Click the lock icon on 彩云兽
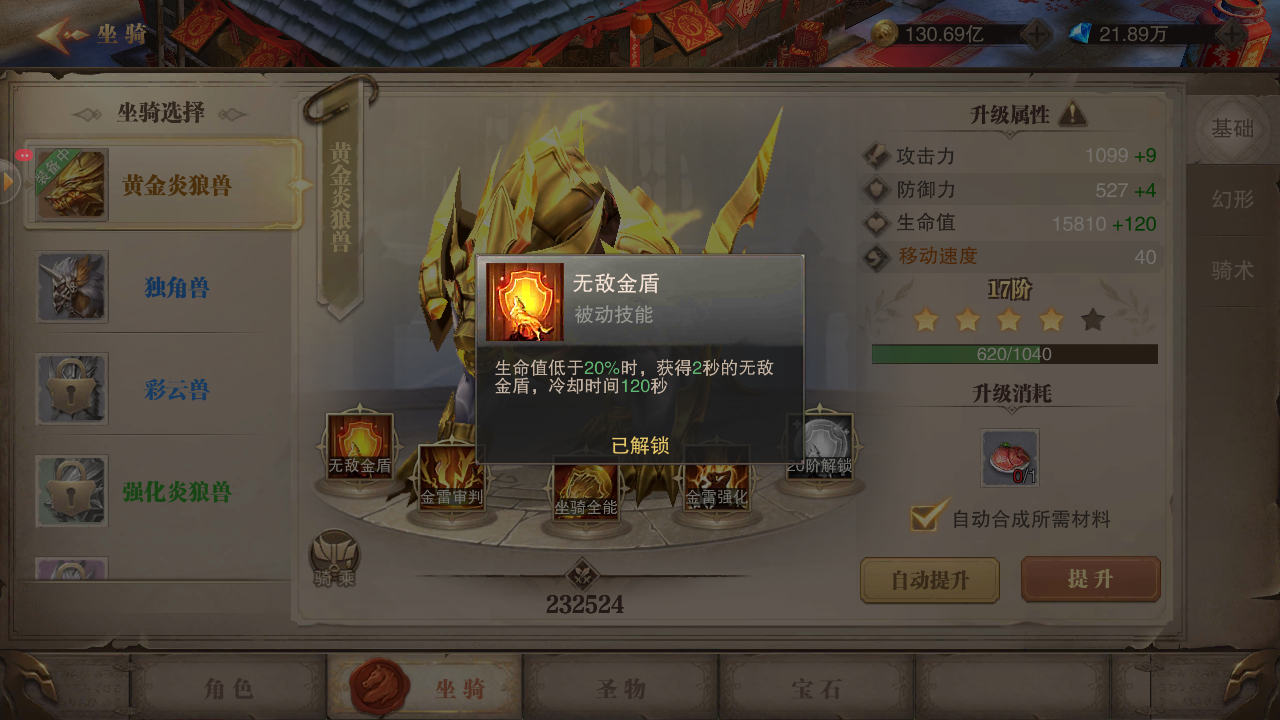The width and height of the screenshot is (1280, 720). (71, 389)
